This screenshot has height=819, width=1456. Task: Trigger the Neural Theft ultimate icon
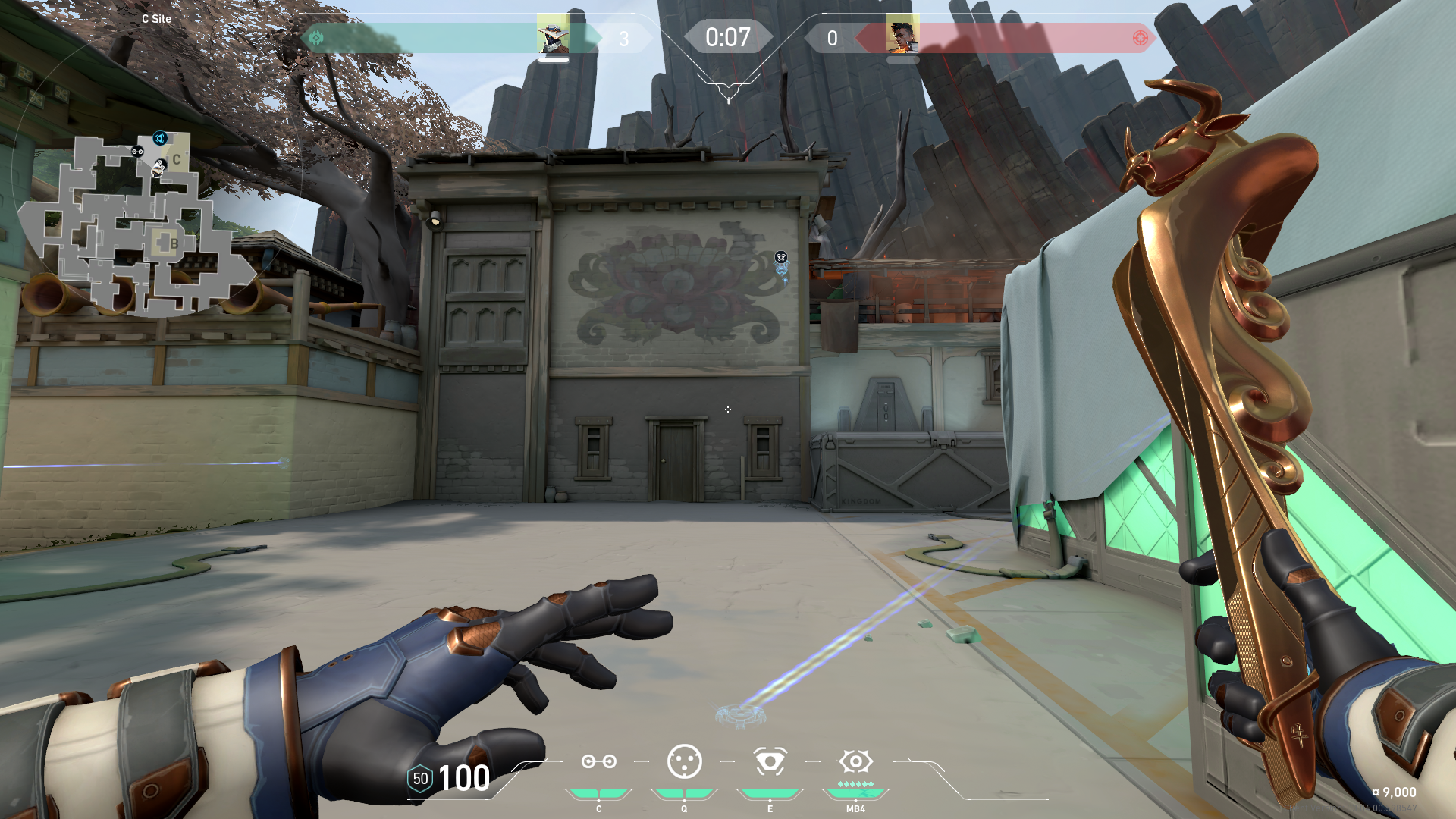[855, 761]
